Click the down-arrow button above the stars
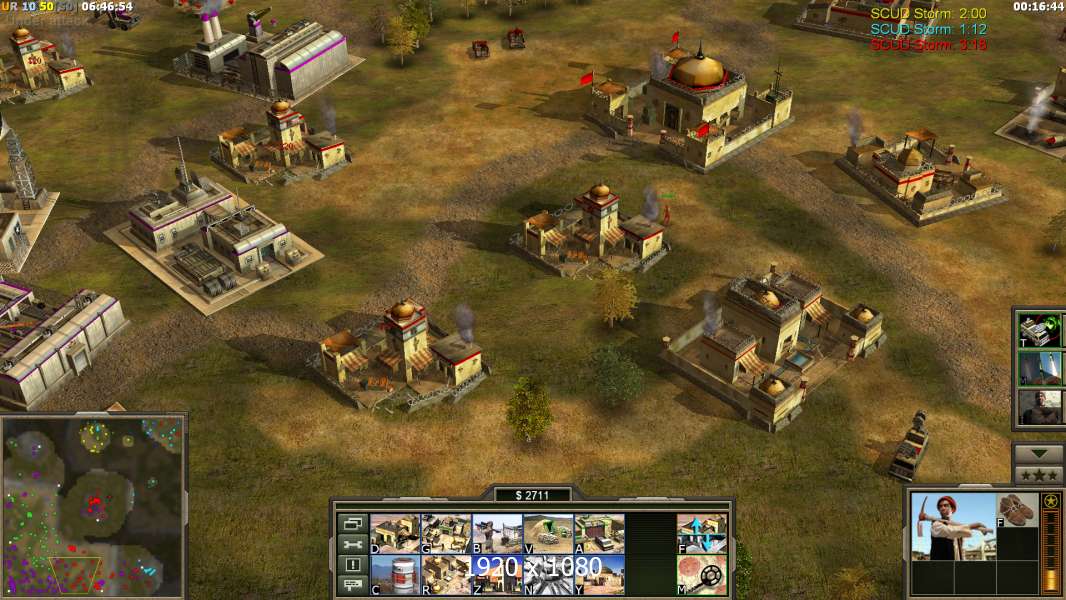Screen dimensions: 1066x600 click(1039, 454)
